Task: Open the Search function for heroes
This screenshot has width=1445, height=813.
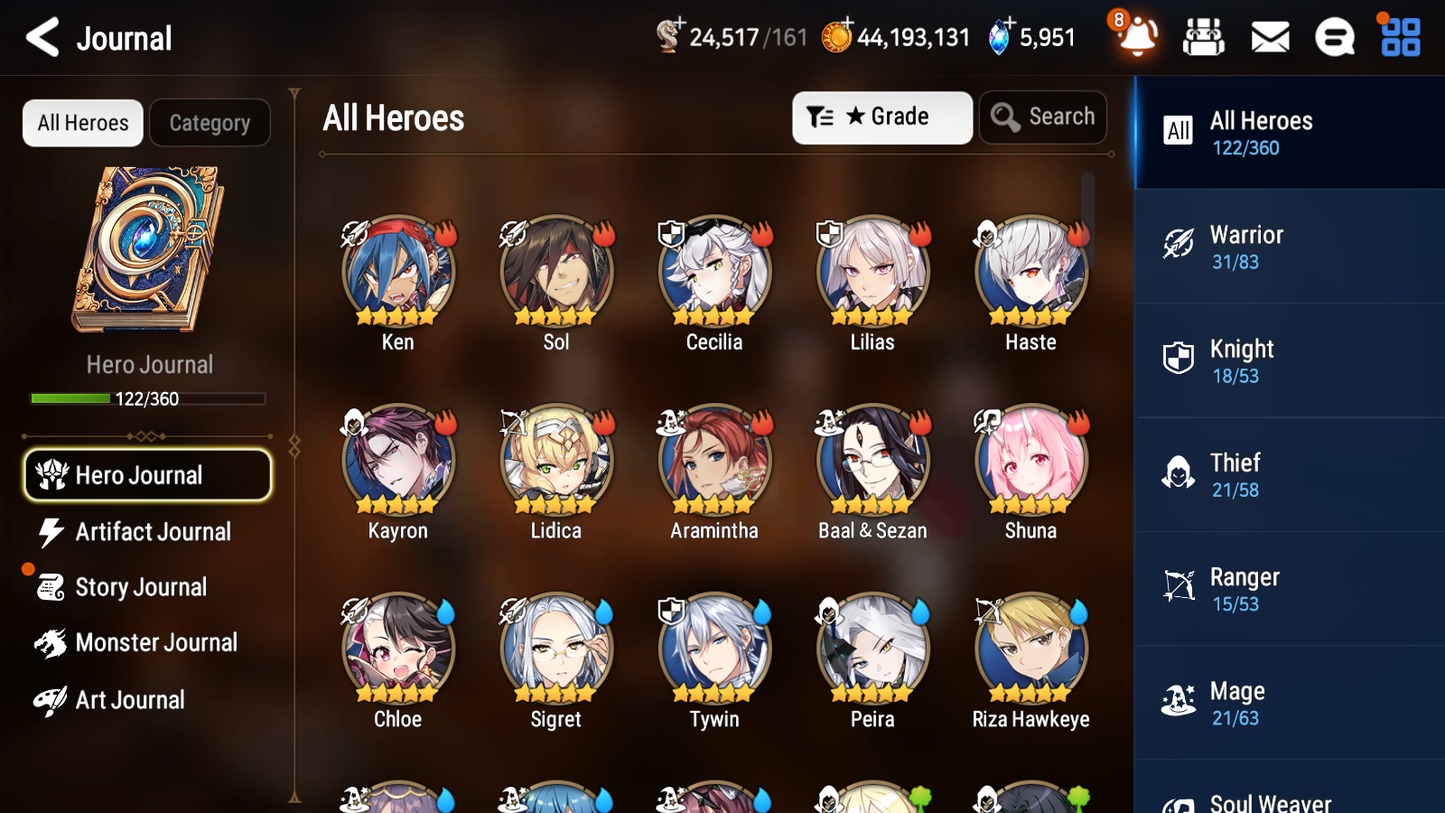Action: click(1043, 117)
